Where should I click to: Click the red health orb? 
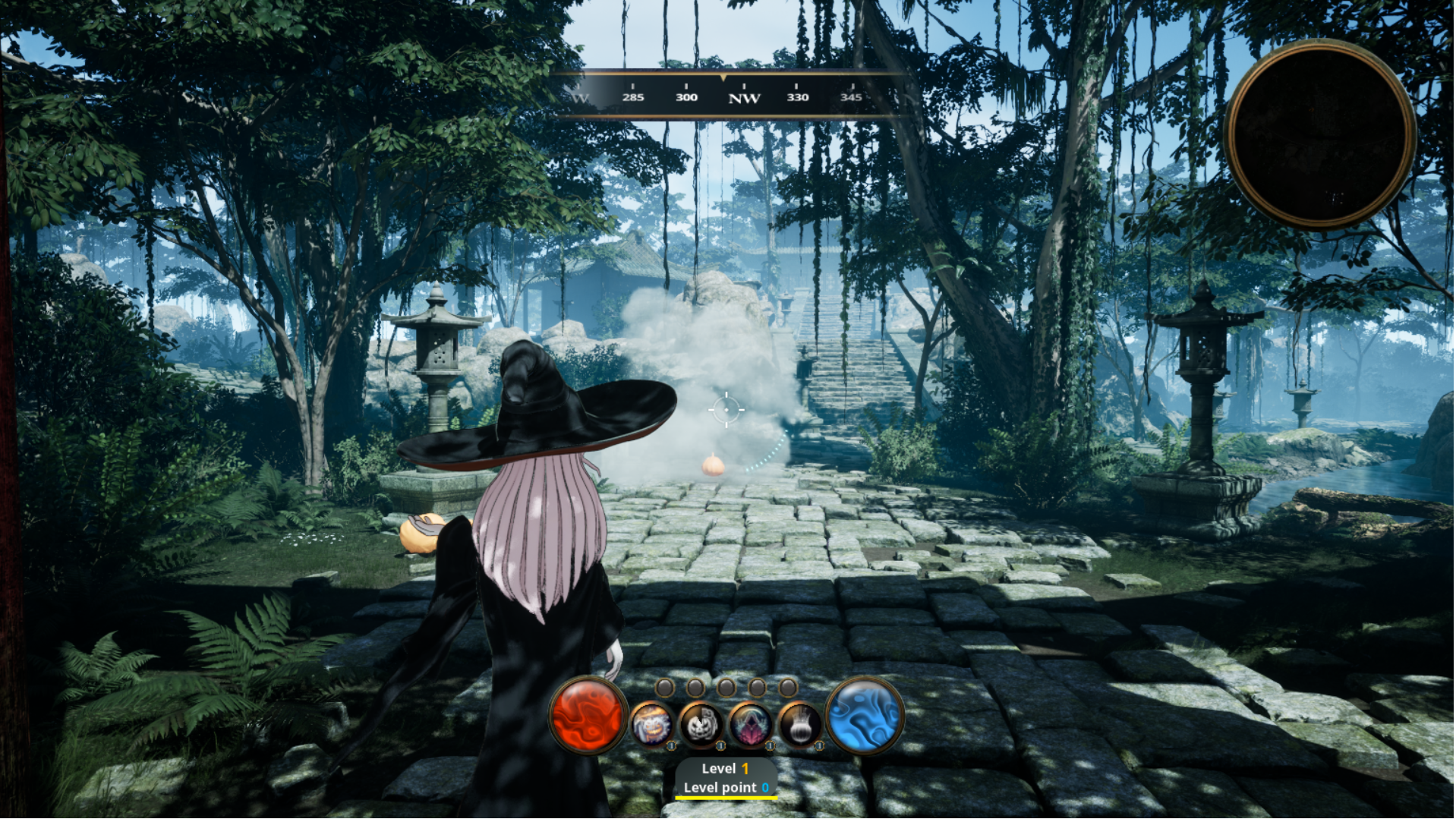pos(588,717)
